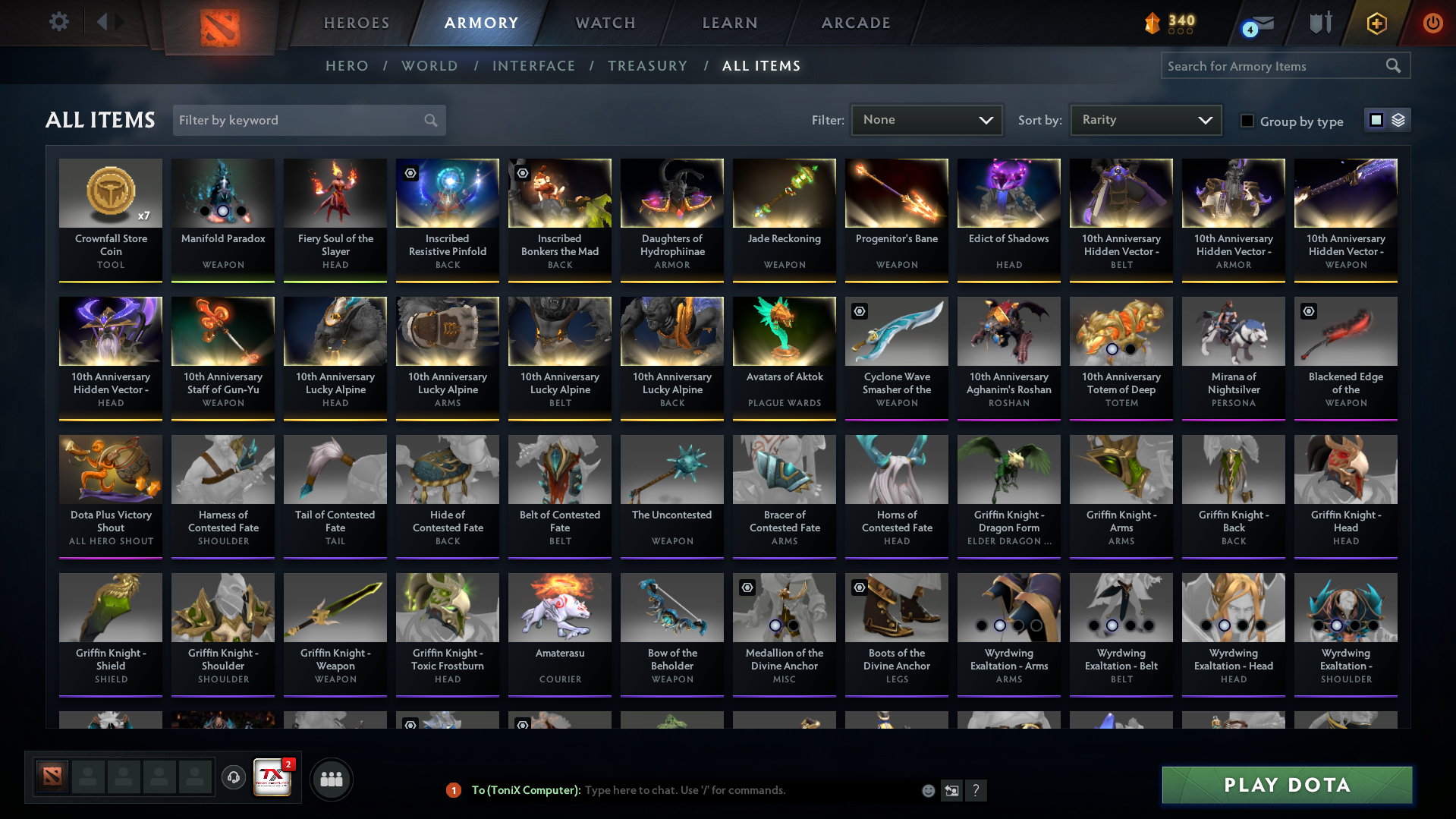Open Dota Plus via the gold hexagon plus icon

pos(1376,23)
